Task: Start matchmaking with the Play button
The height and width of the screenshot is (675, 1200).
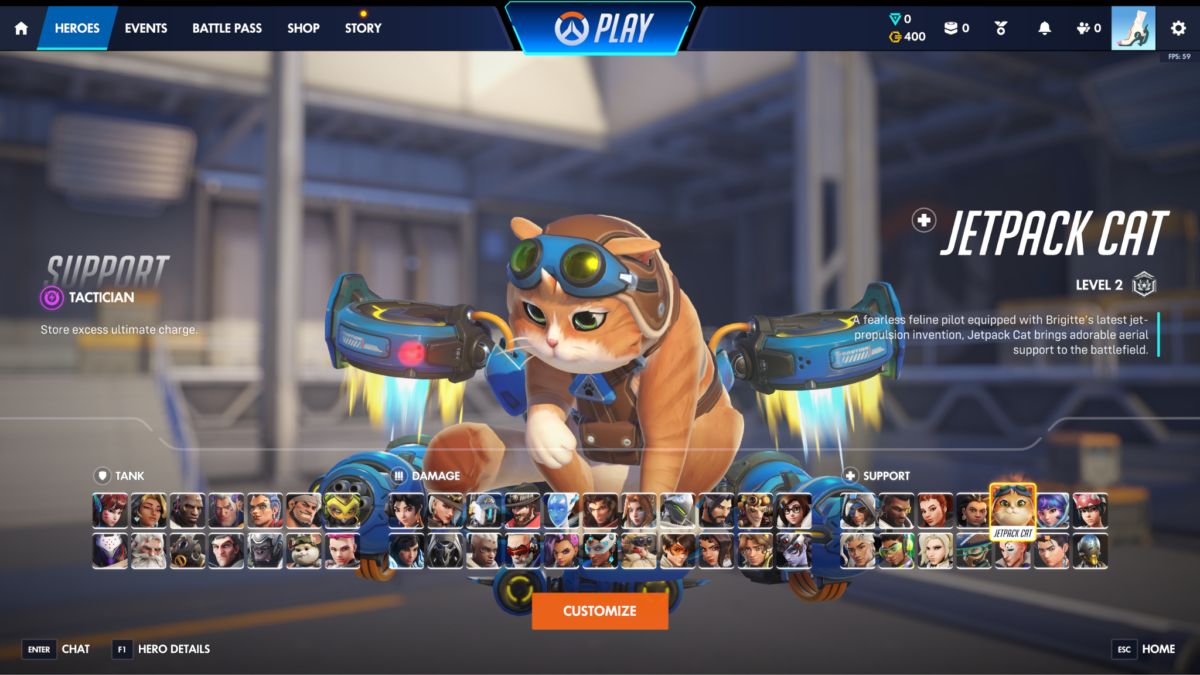Action: coord(600,28)
